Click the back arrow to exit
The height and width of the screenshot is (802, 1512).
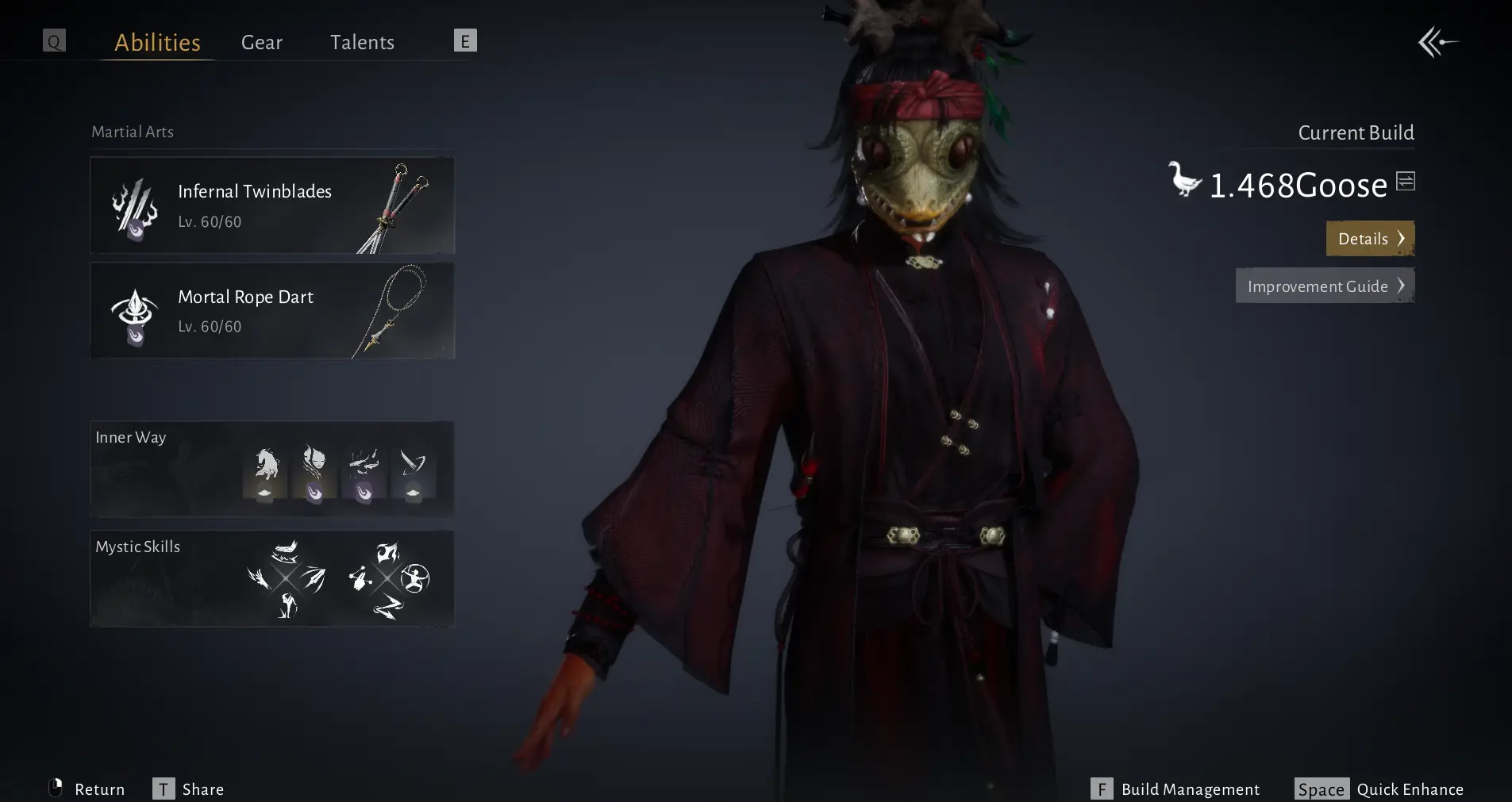point(1438,42)
